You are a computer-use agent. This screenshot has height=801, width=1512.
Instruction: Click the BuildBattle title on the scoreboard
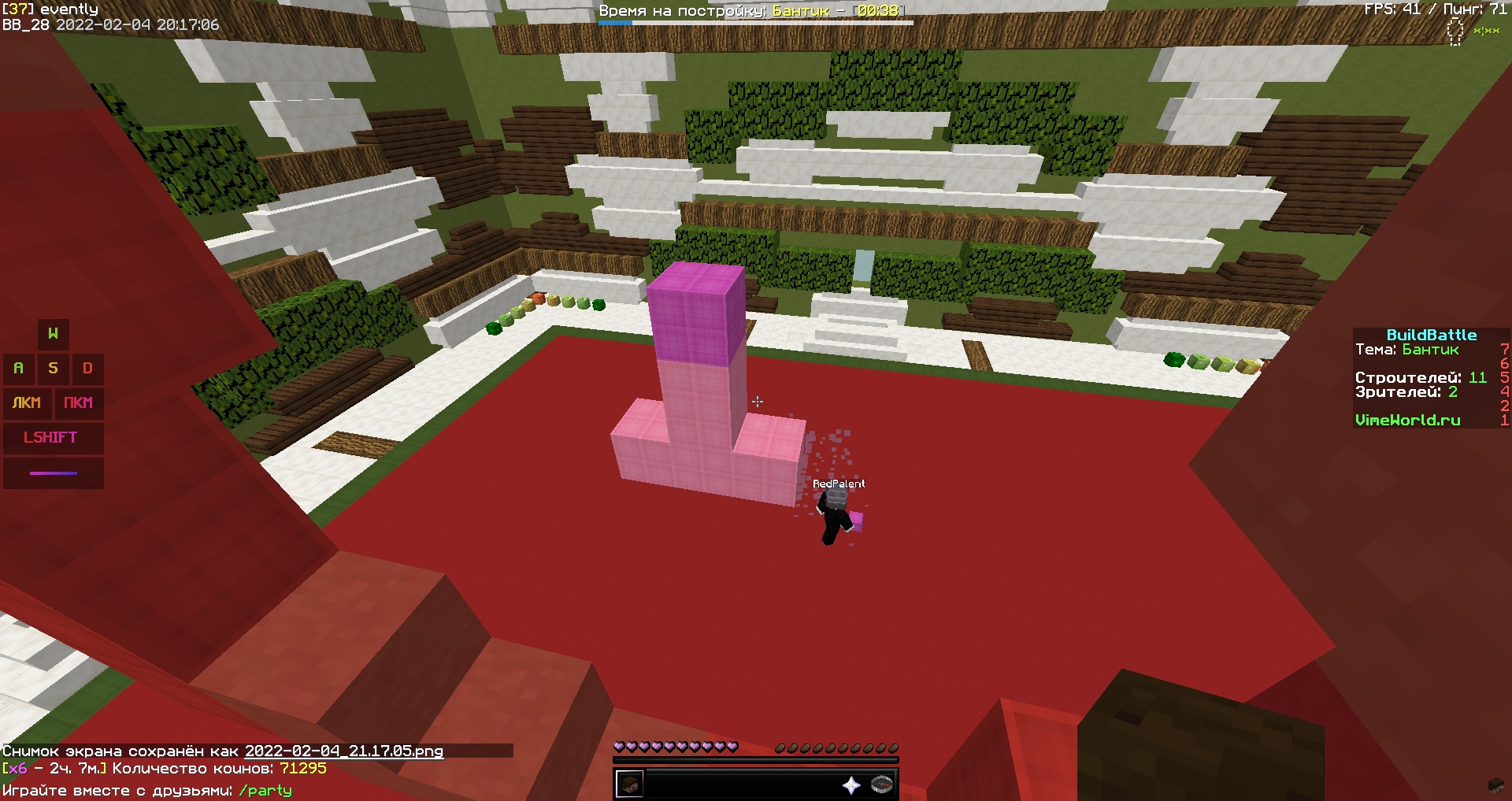1432,334
